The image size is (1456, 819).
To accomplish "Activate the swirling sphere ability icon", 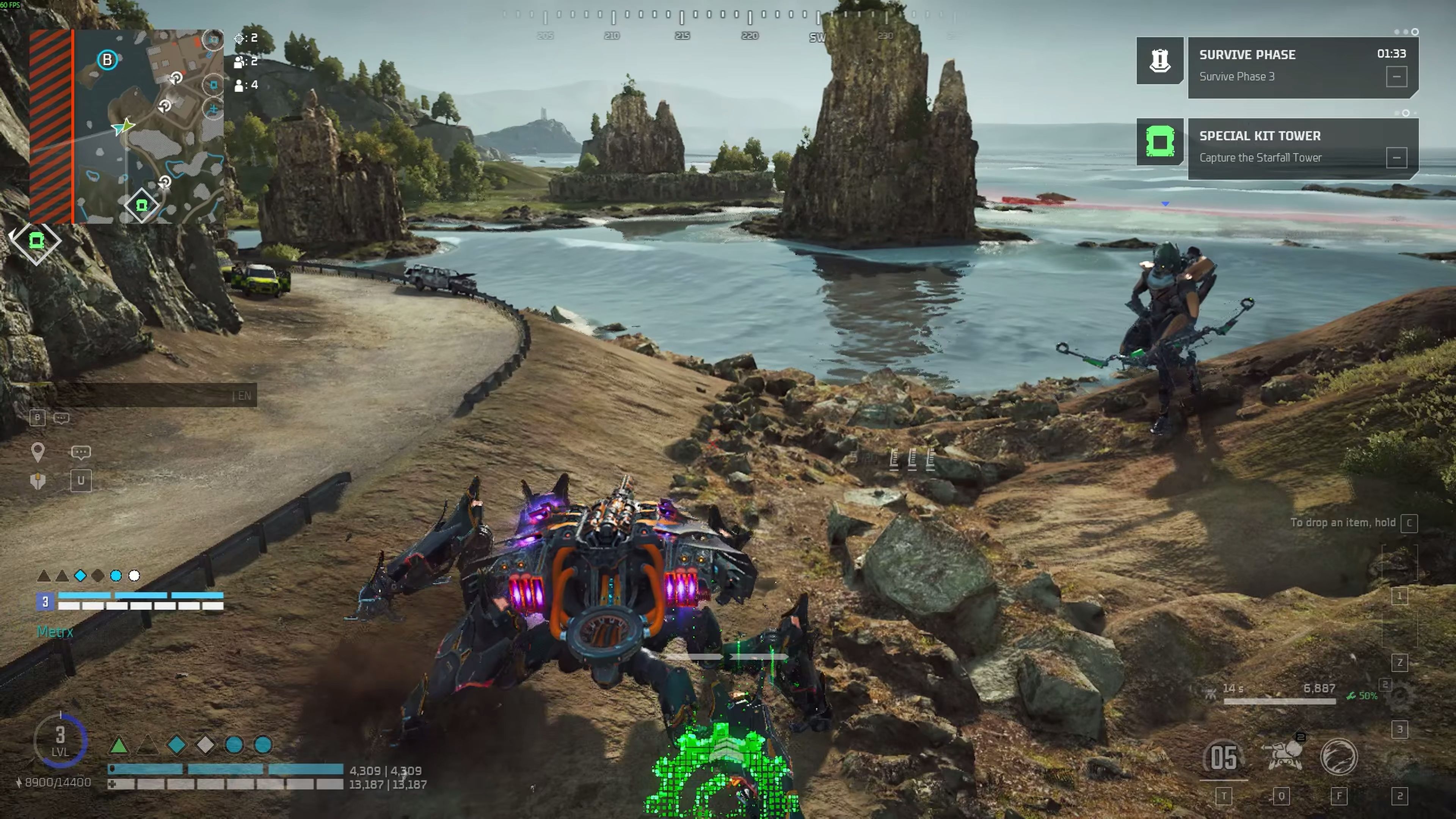I will [1338, 756].
